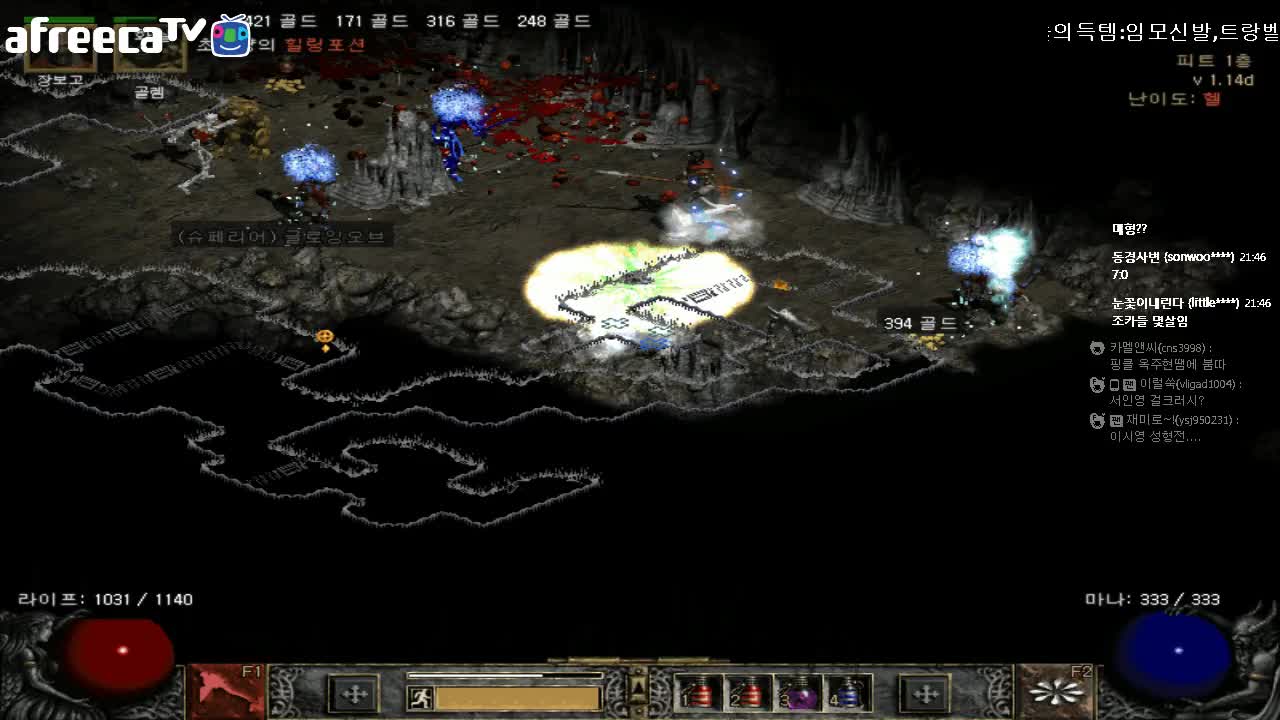The image size is (1280, 720).
Task: Select the left attack skill with F1 label
Action: 224,691
